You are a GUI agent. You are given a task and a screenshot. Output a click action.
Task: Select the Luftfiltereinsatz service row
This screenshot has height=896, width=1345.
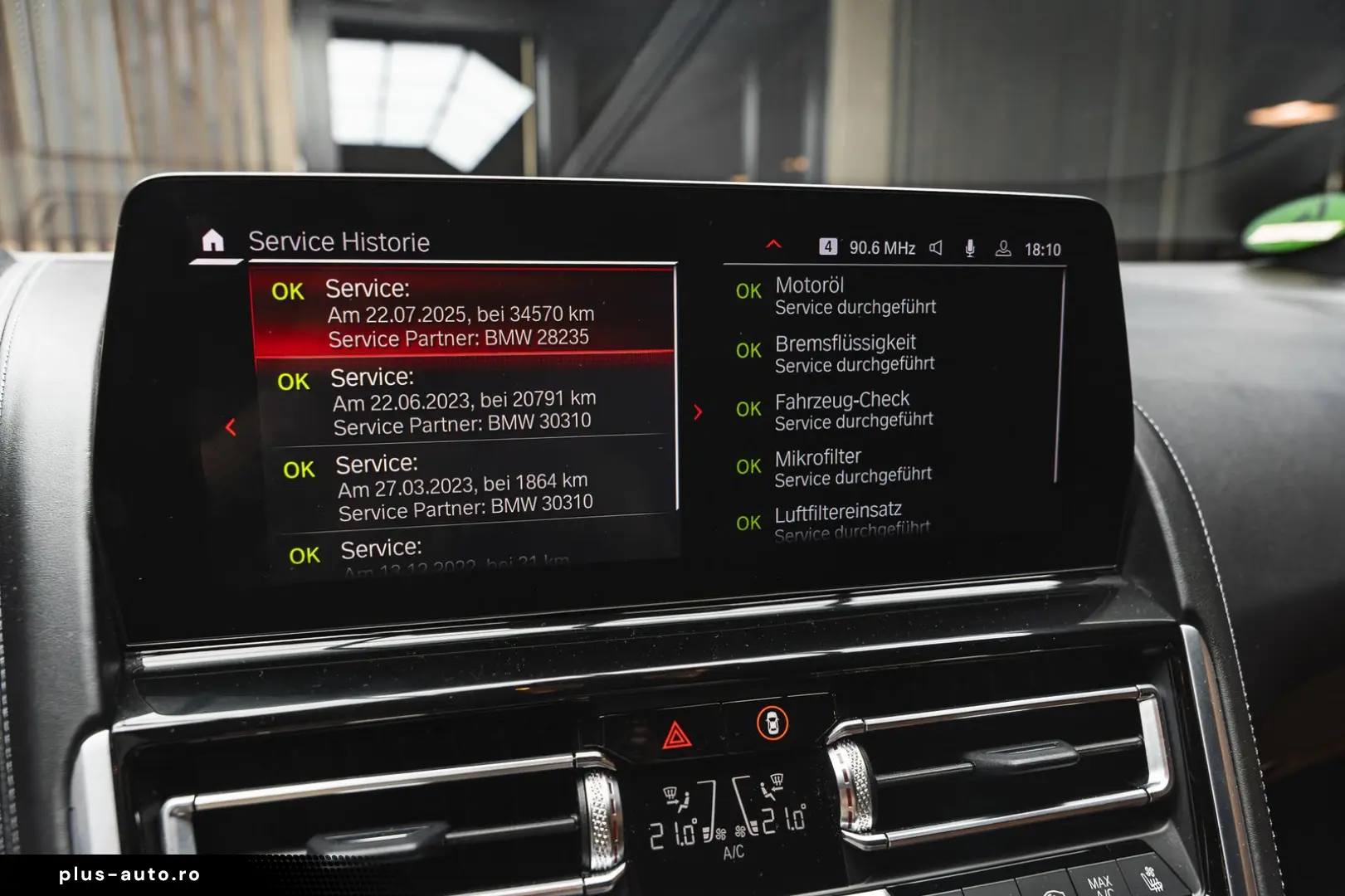[851, 521]
